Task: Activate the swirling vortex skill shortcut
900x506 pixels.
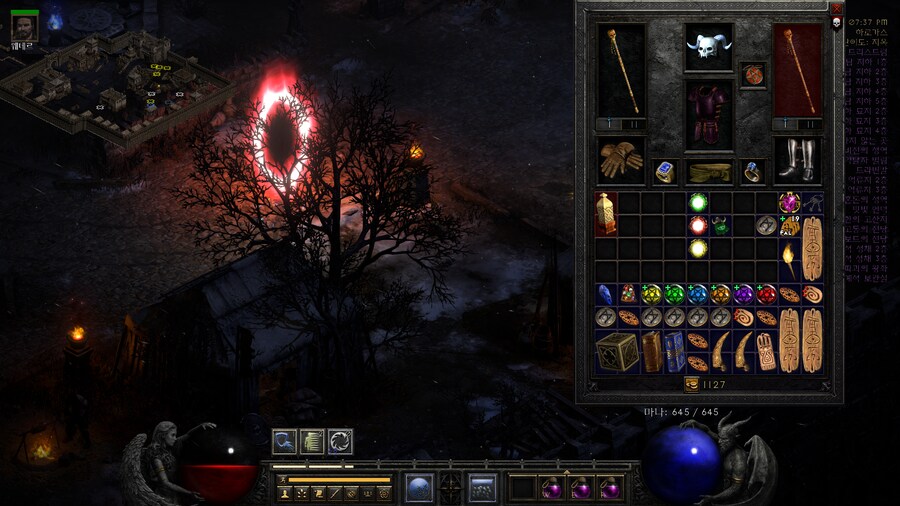Action: [x=340, y=441]
